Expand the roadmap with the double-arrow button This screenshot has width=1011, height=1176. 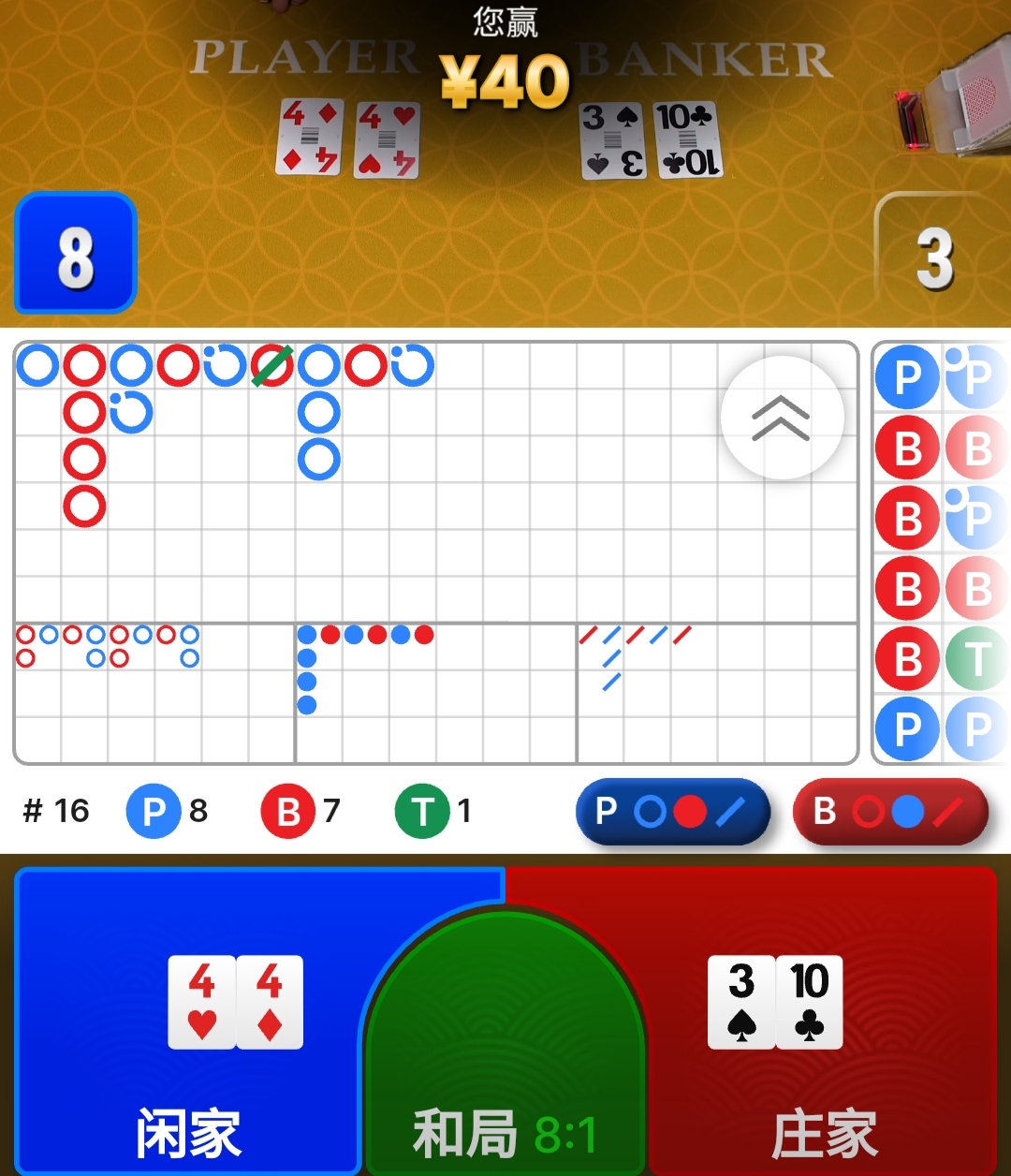pyautogui.click(x=782, y=418)
